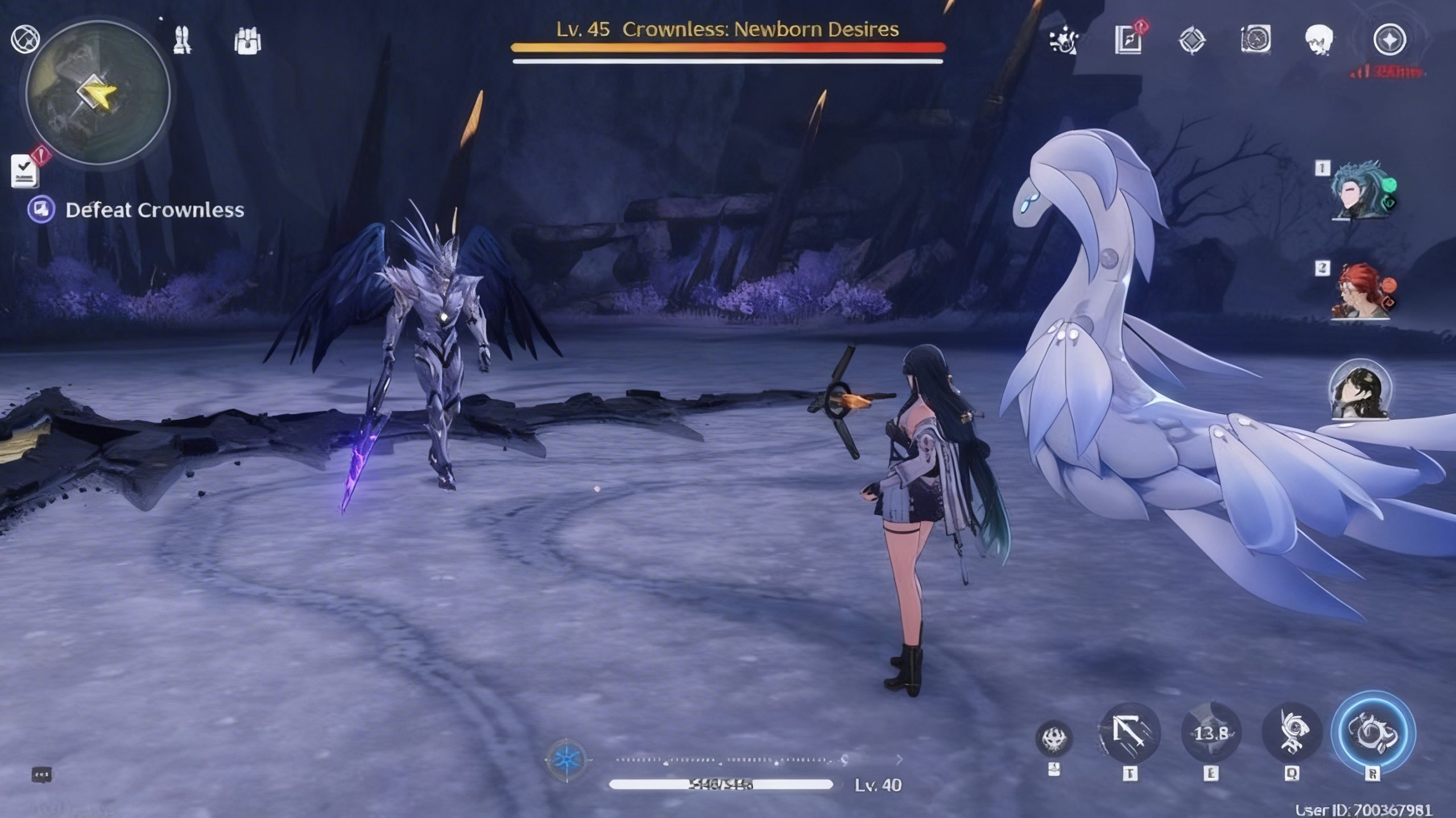This screenshot has width=1456, height=818.
Task: Open the character head profile icon
Action: pos(1319,40)
